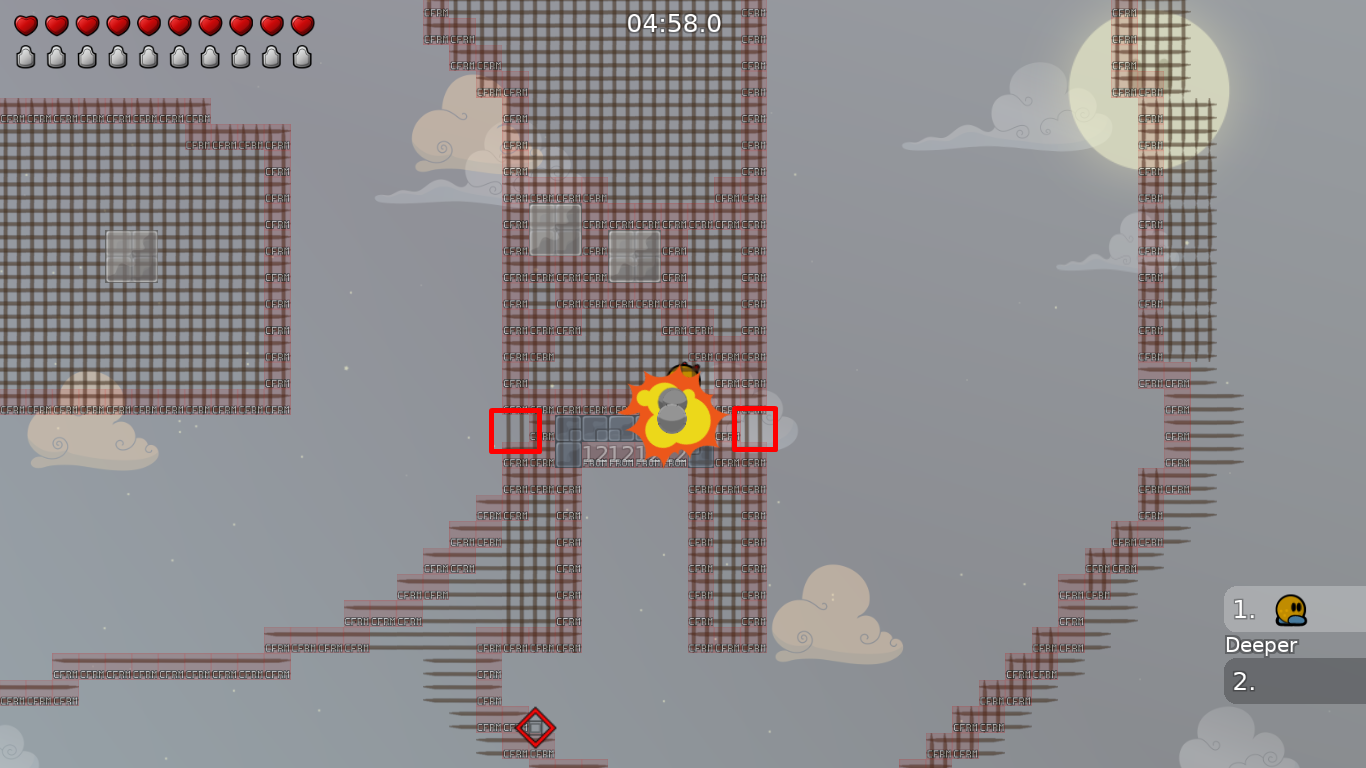Click the red diamond checkpoint marker
Viewport: 1366px width, 768px height.
click(536, 729)
